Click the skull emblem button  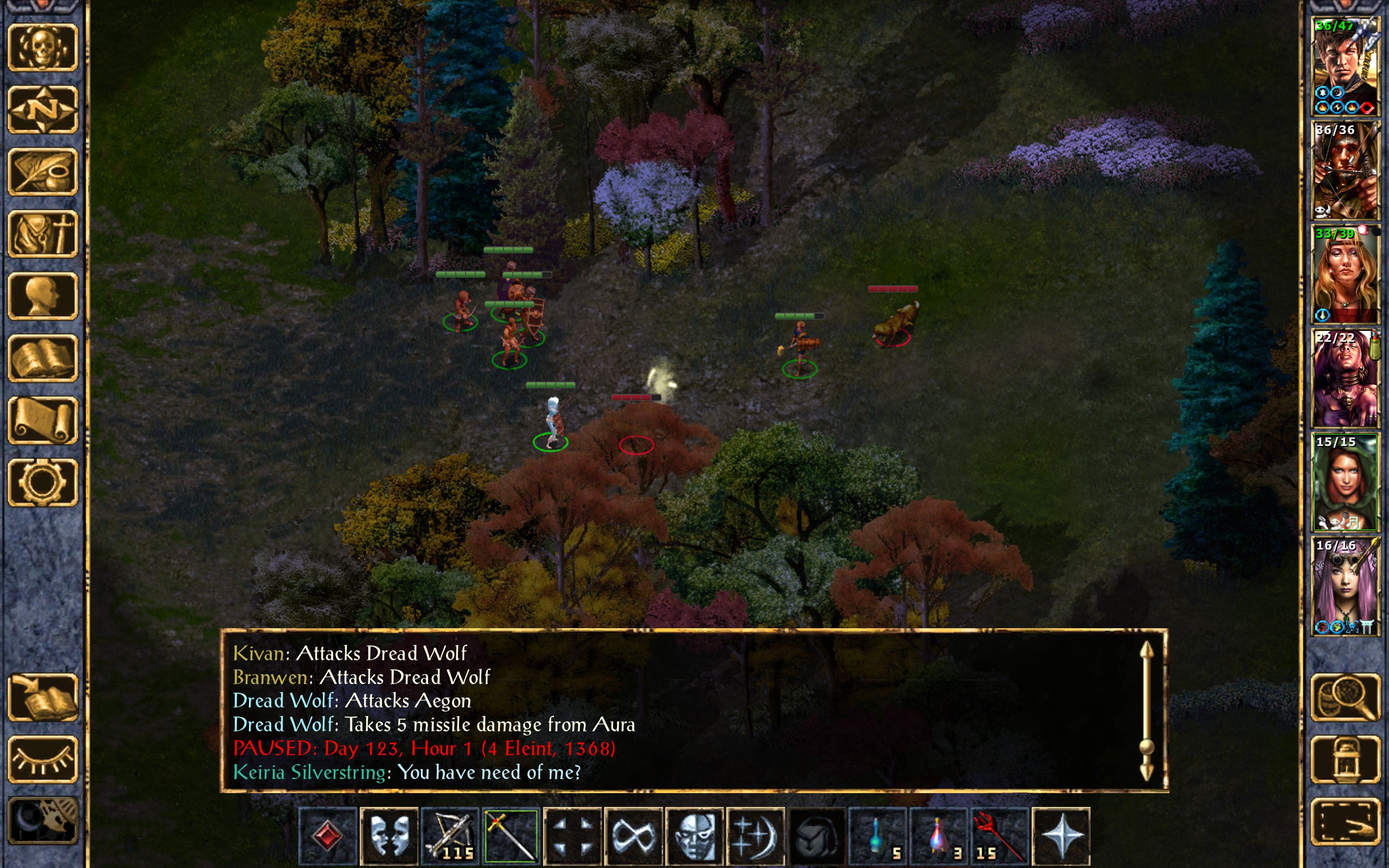pos(42,48)
